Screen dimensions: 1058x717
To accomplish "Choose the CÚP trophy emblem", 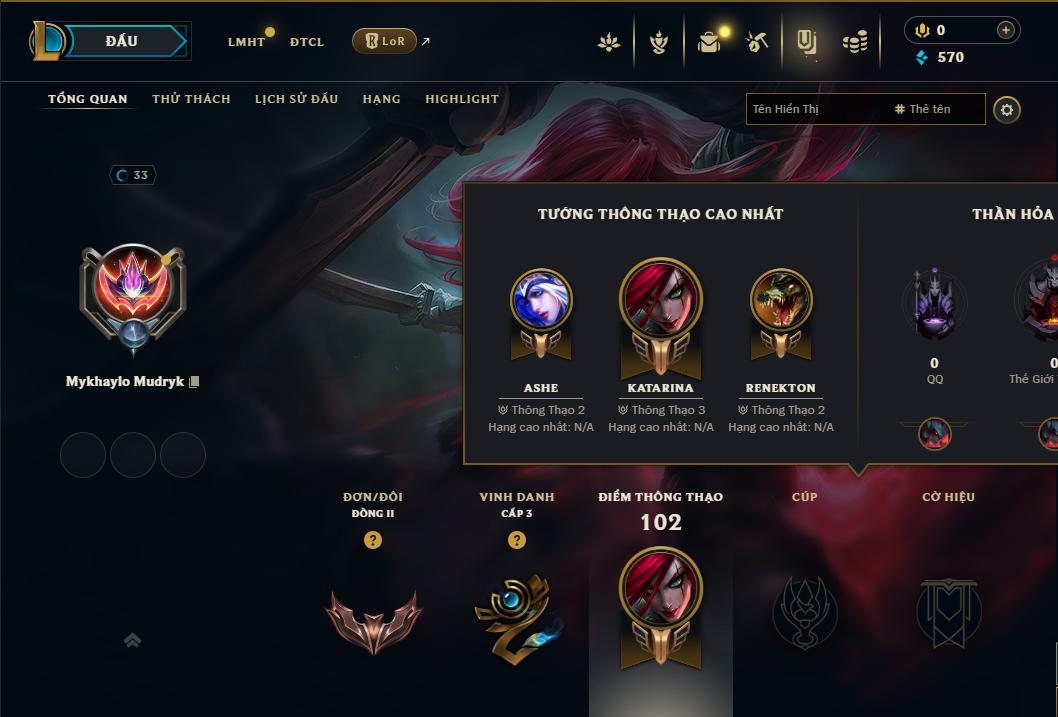I will [x=804, y=612].
